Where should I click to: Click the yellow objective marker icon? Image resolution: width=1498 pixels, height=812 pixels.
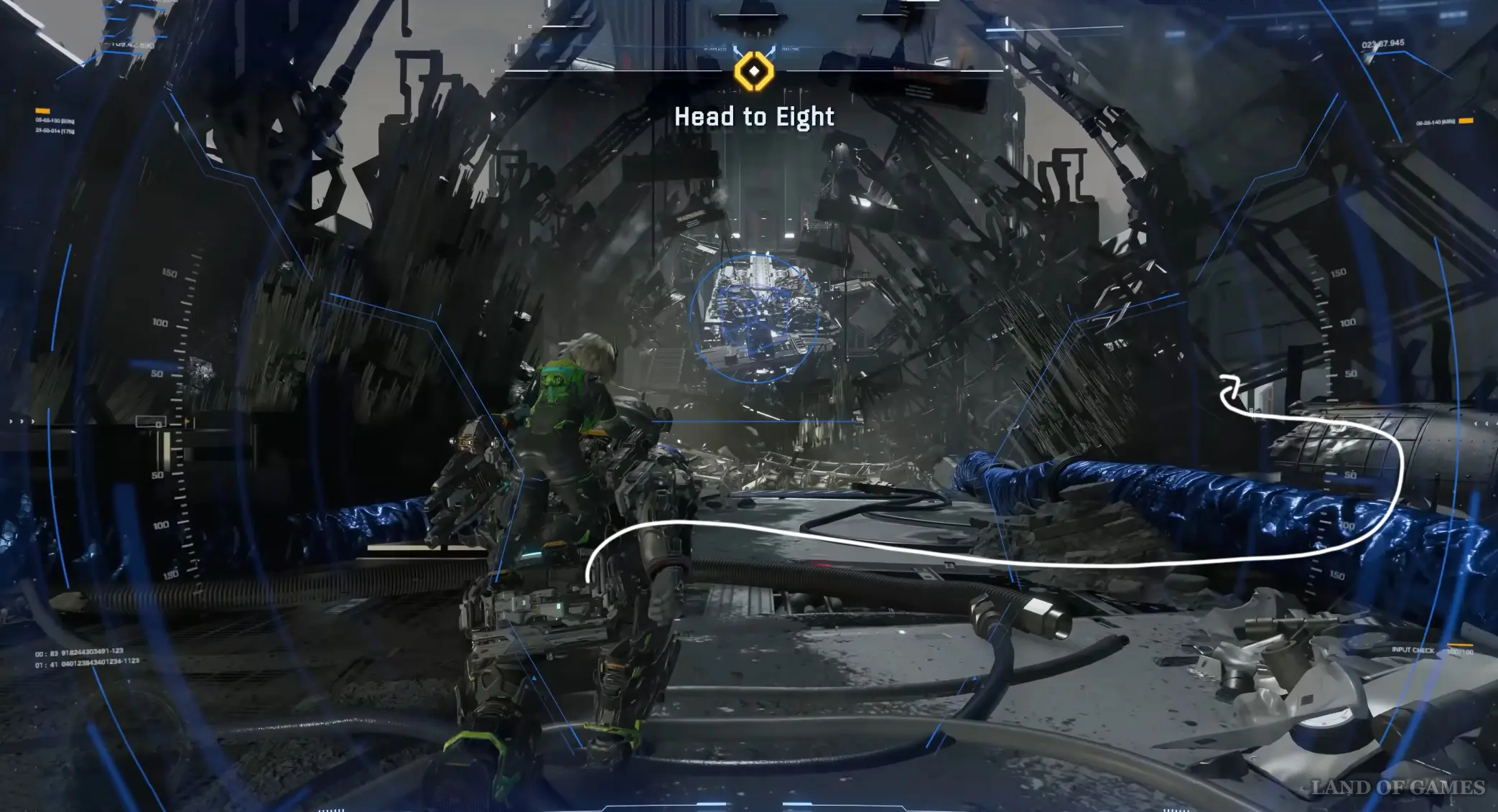tap(753, 71)
